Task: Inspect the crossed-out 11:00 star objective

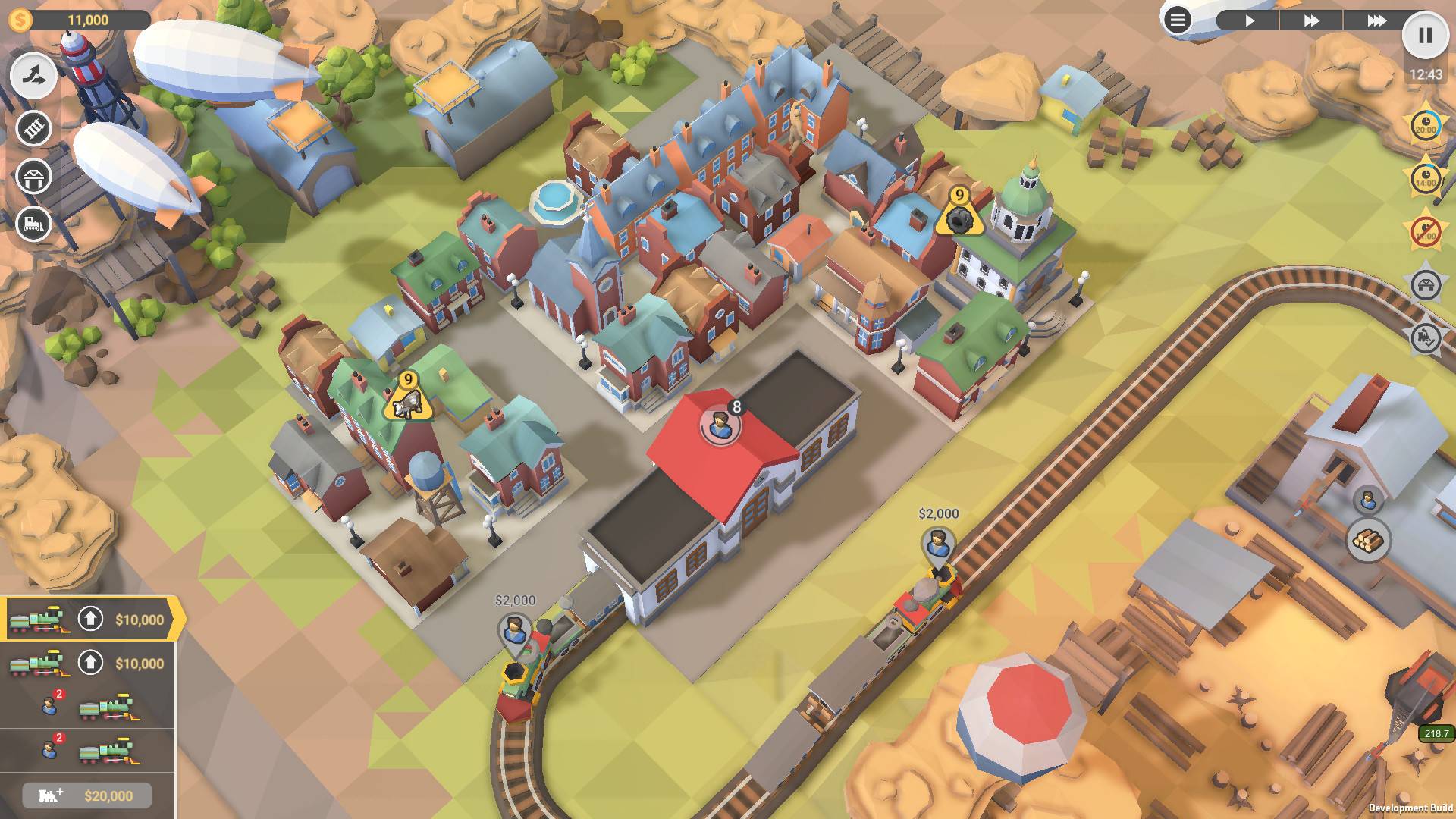Action: tap(1426, 232)
